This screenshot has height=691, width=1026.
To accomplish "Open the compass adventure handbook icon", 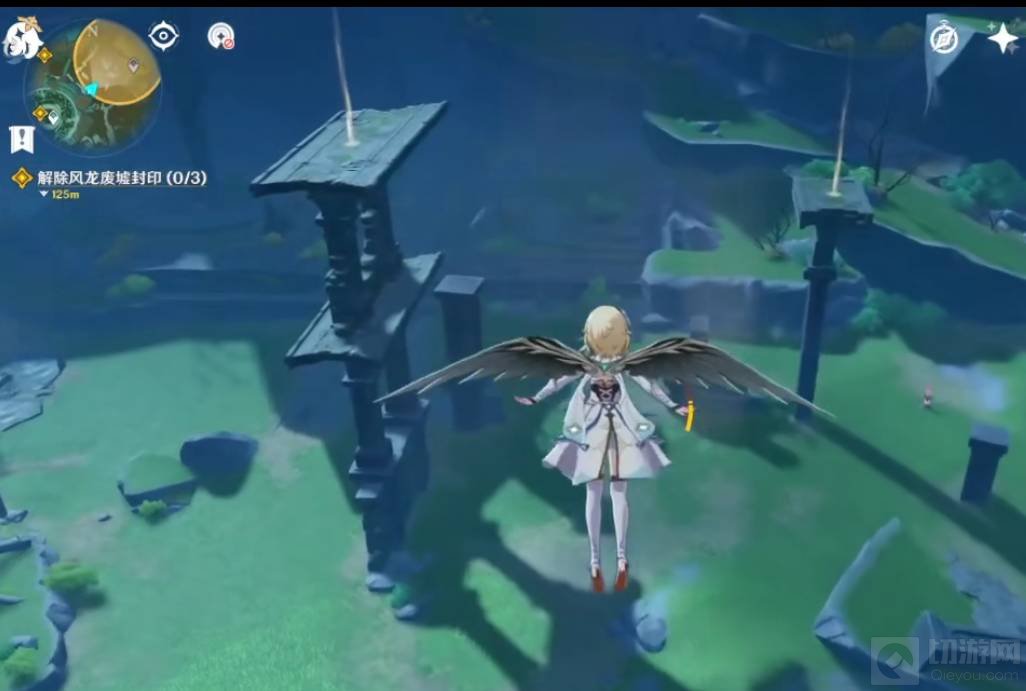I will [944, 38].
